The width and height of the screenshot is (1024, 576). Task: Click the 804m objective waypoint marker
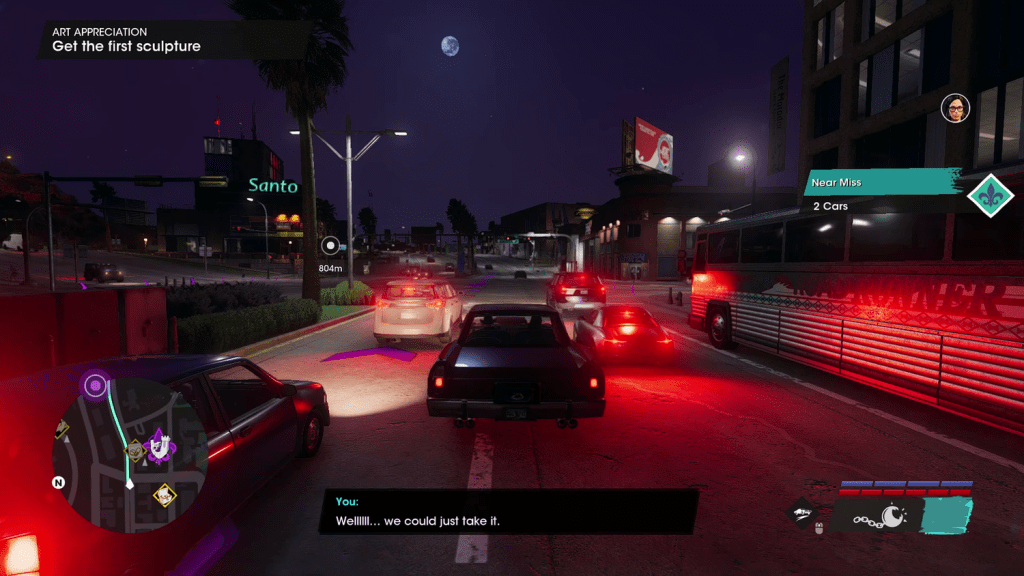pyautogui.click(x=331, y=244)
